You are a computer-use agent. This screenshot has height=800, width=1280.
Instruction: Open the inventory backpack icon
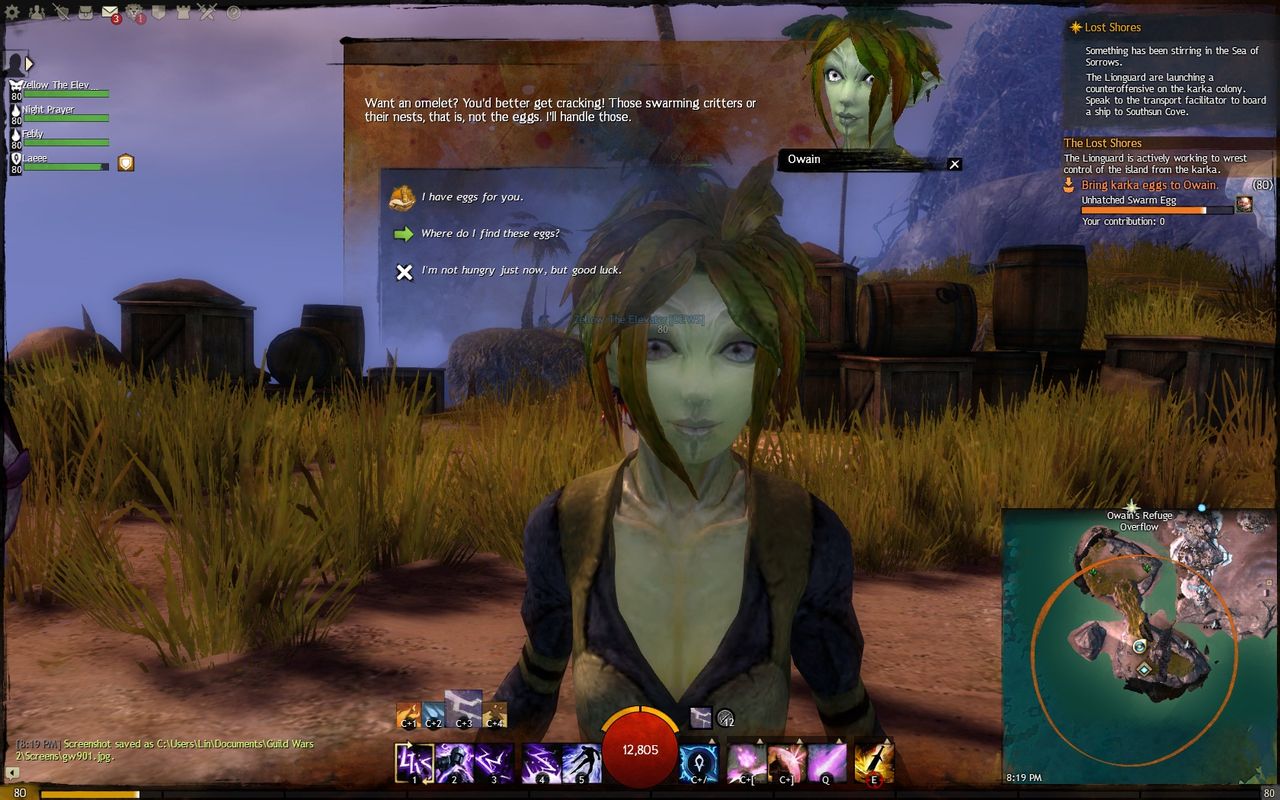coord(86,13)
